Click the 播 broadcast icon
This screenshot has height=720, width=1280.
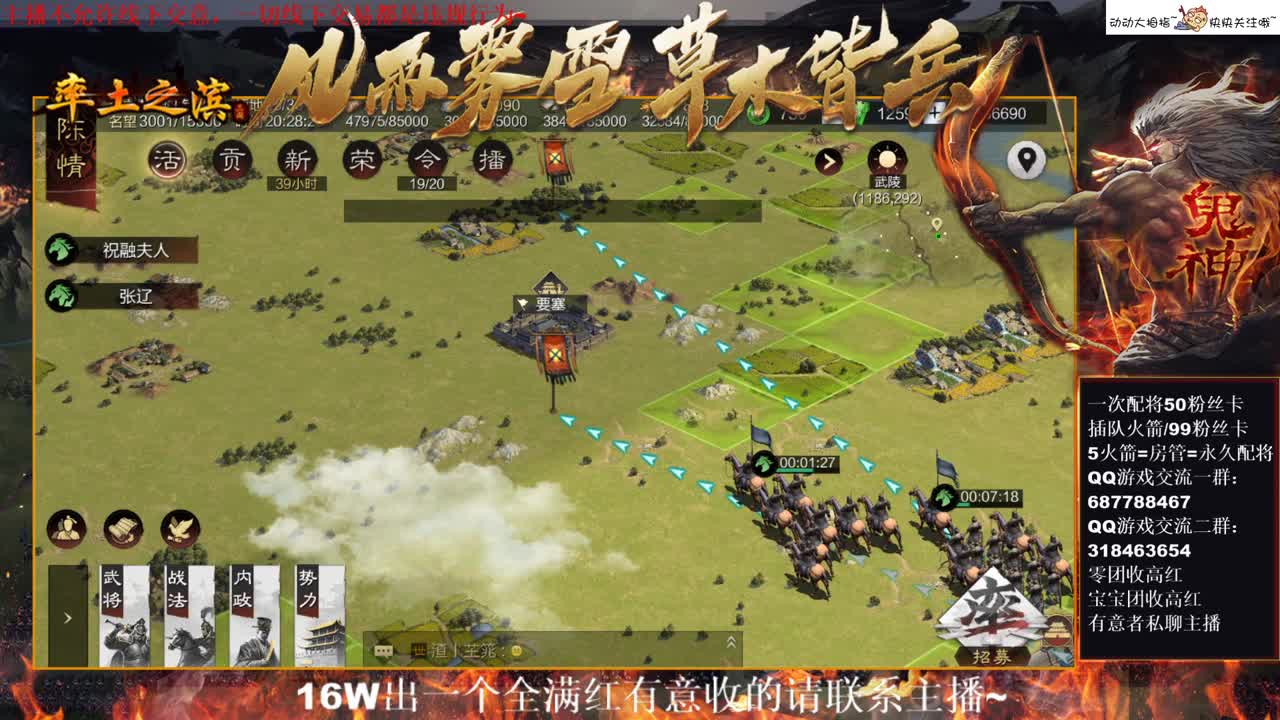pyautogui.click(x=491, y=160)
